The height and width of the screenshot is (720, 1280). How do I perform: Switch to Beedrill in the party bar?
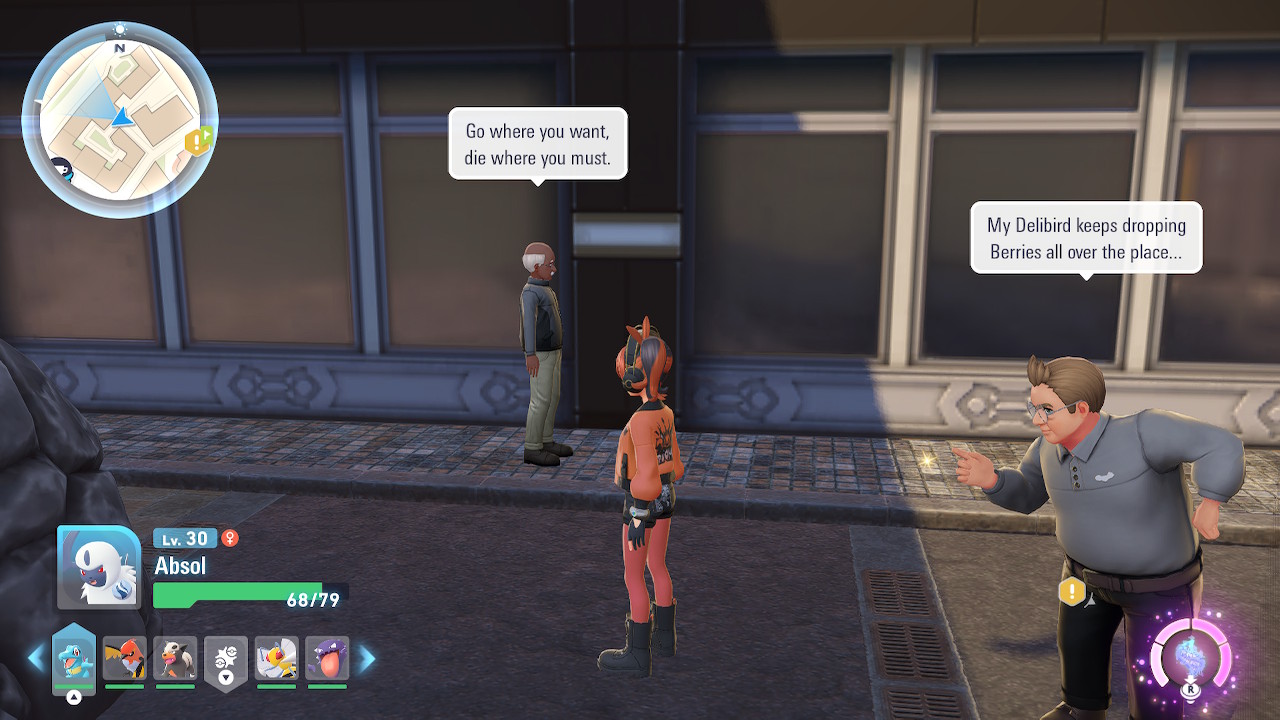(276, 659)
